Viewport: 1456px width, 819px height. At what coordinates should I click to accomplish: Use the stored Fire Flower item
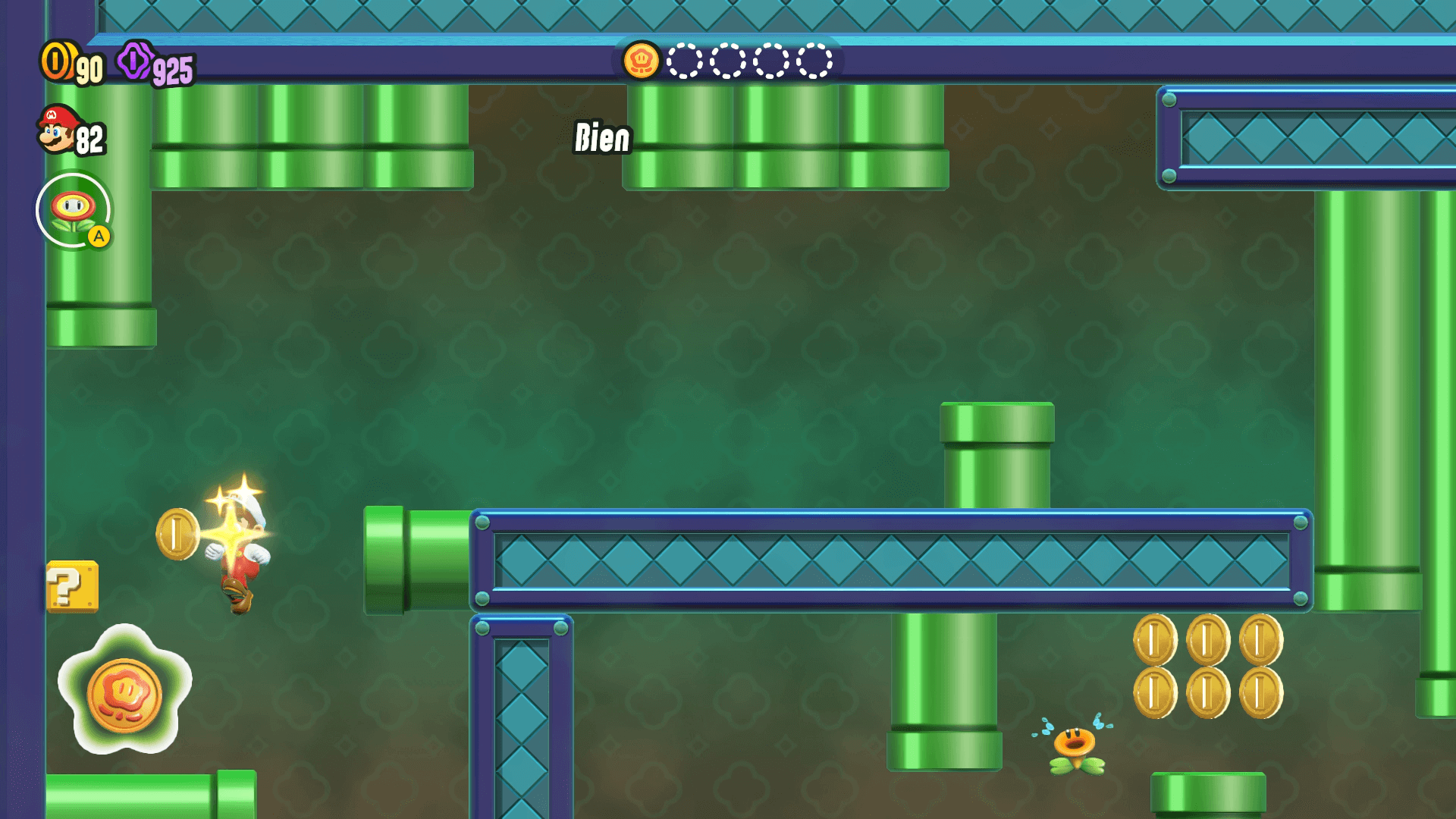pyautogui.click(x=74, y=210)
